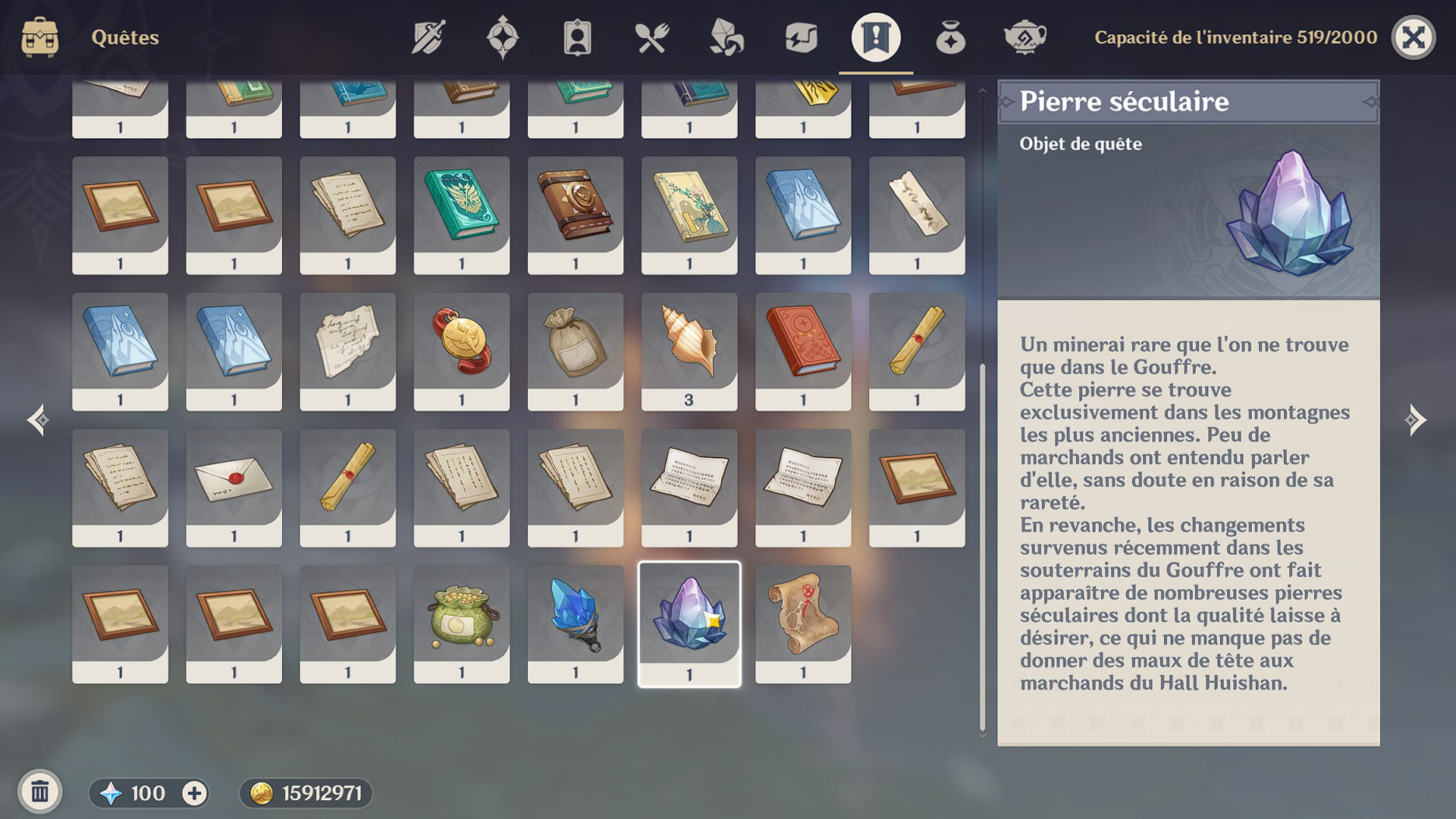Switch to the food tab
1456x819 pixels.
(651, 37)
